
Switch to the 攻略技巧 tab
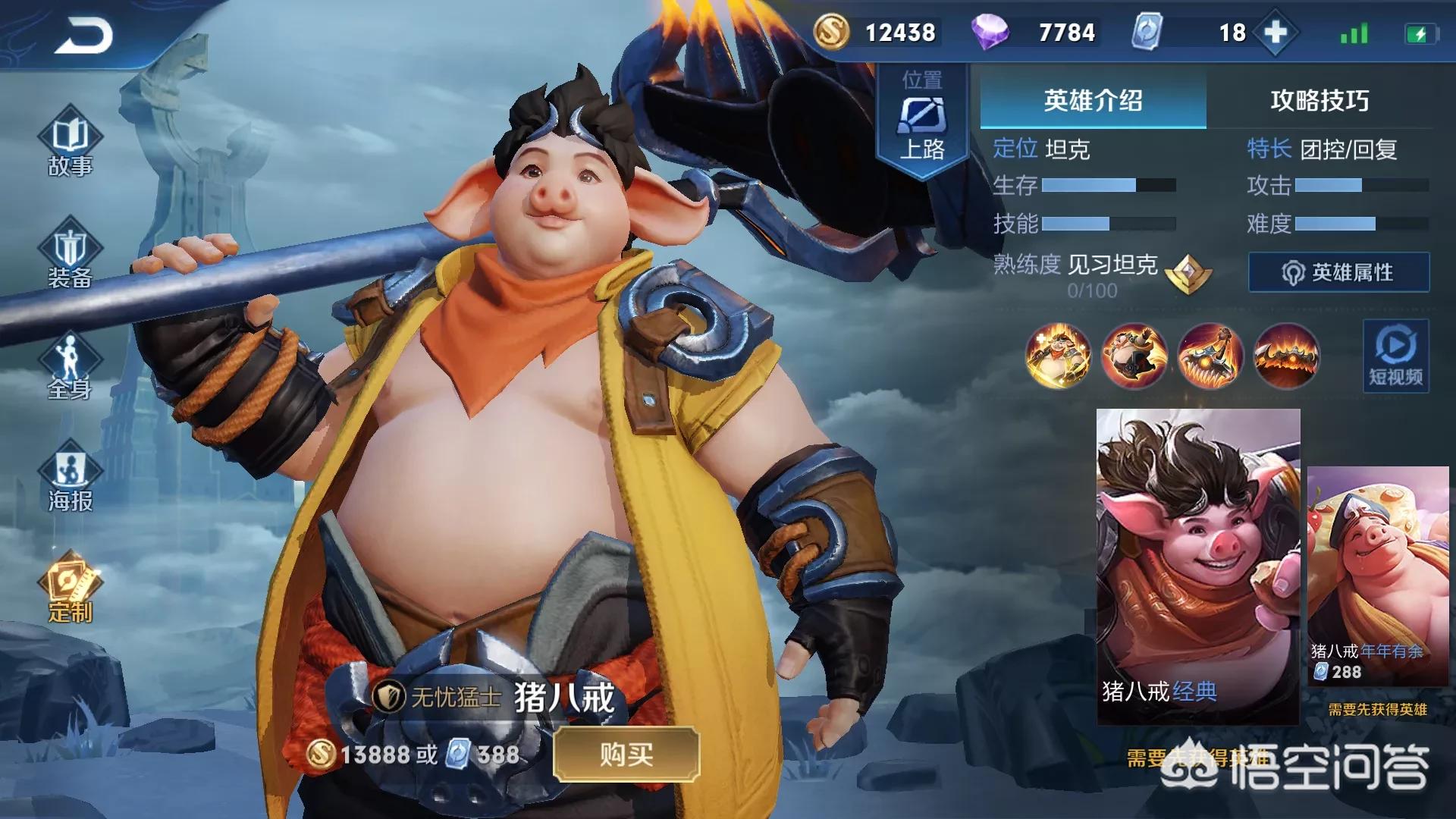click(x=1319, y=101)
